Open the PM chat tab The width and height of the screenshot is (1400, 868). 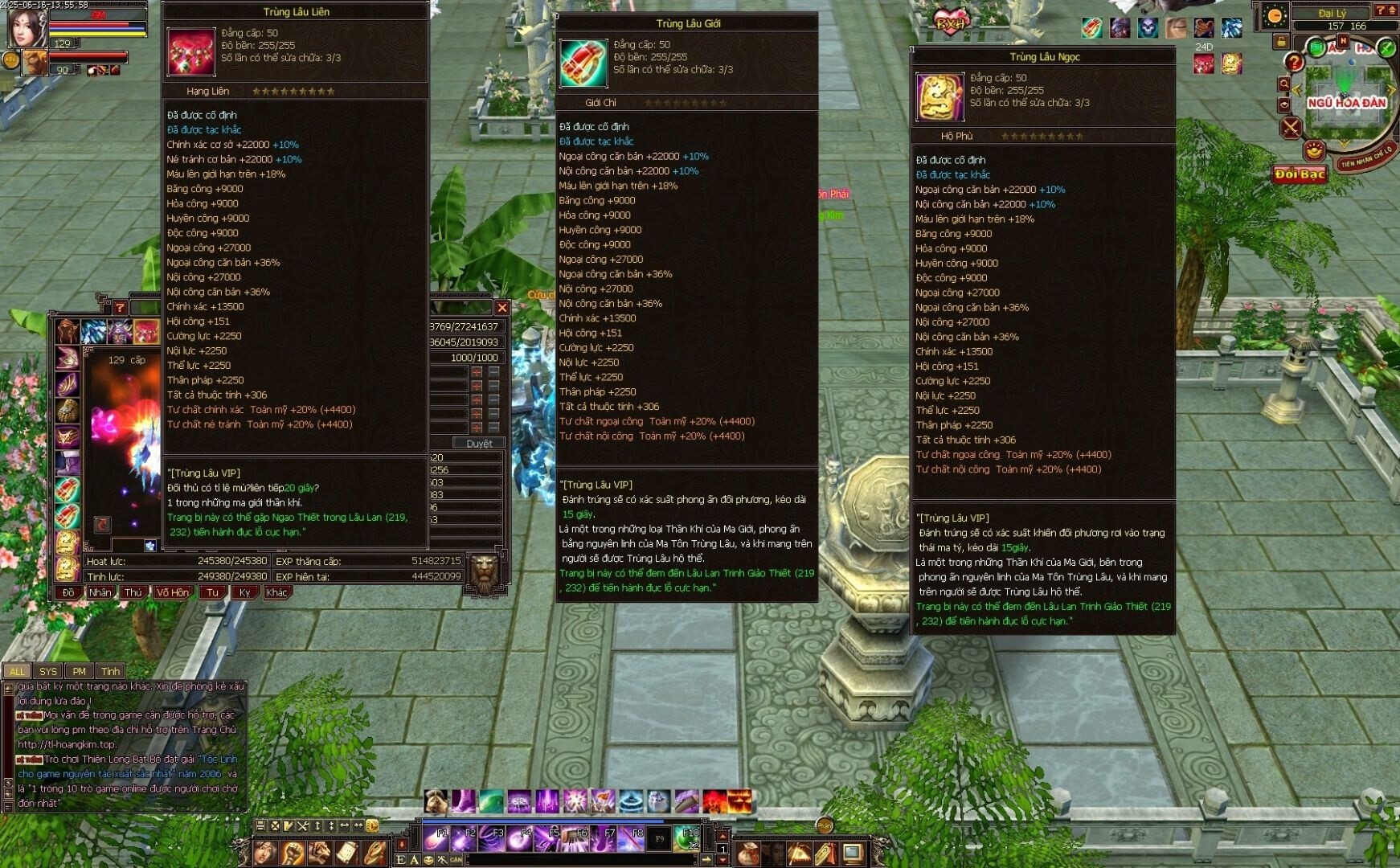coord(79,671)
